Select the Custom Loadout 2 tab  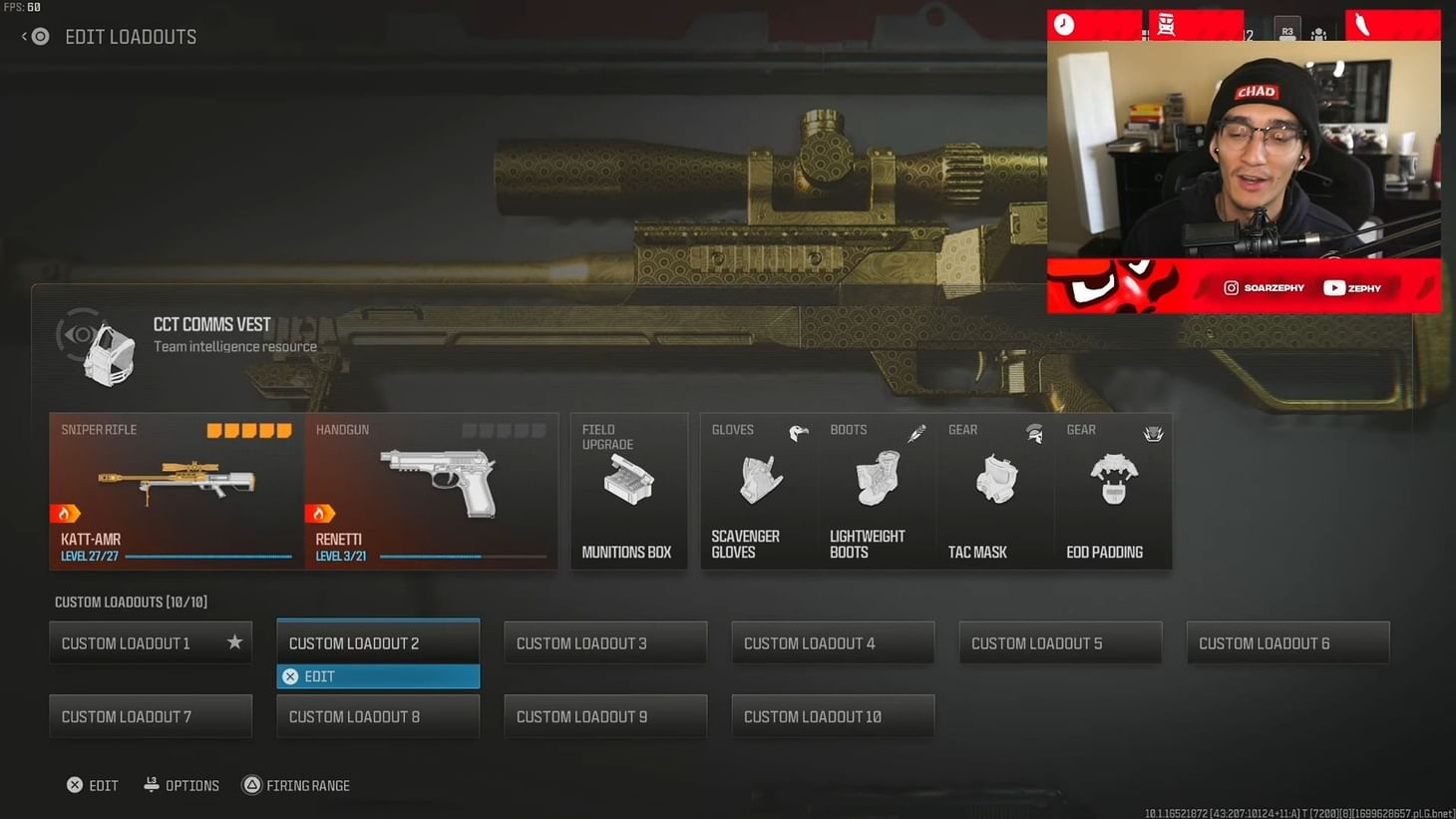(378, 642)
